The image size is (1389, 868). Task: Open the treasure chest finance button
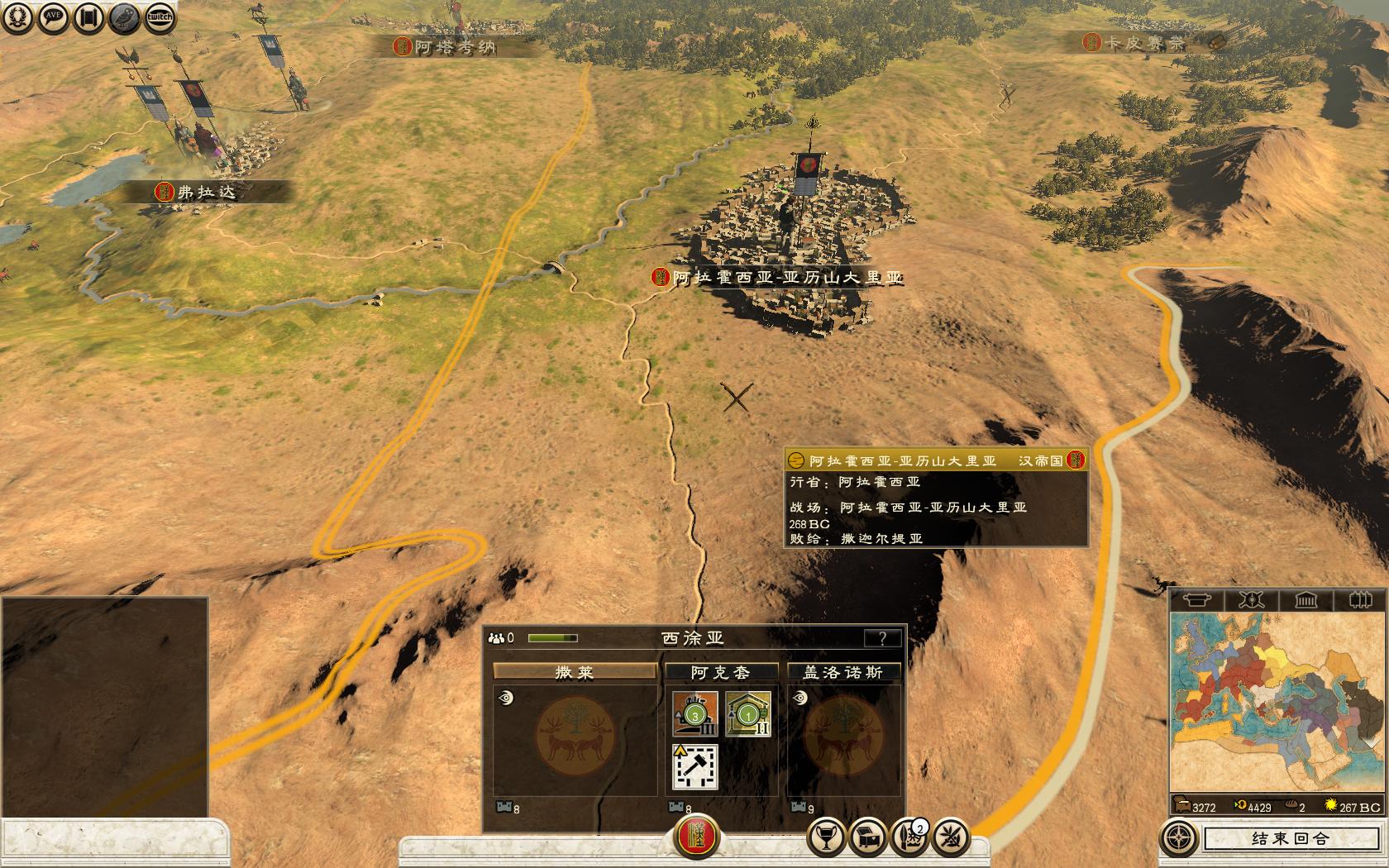(869, 838)
